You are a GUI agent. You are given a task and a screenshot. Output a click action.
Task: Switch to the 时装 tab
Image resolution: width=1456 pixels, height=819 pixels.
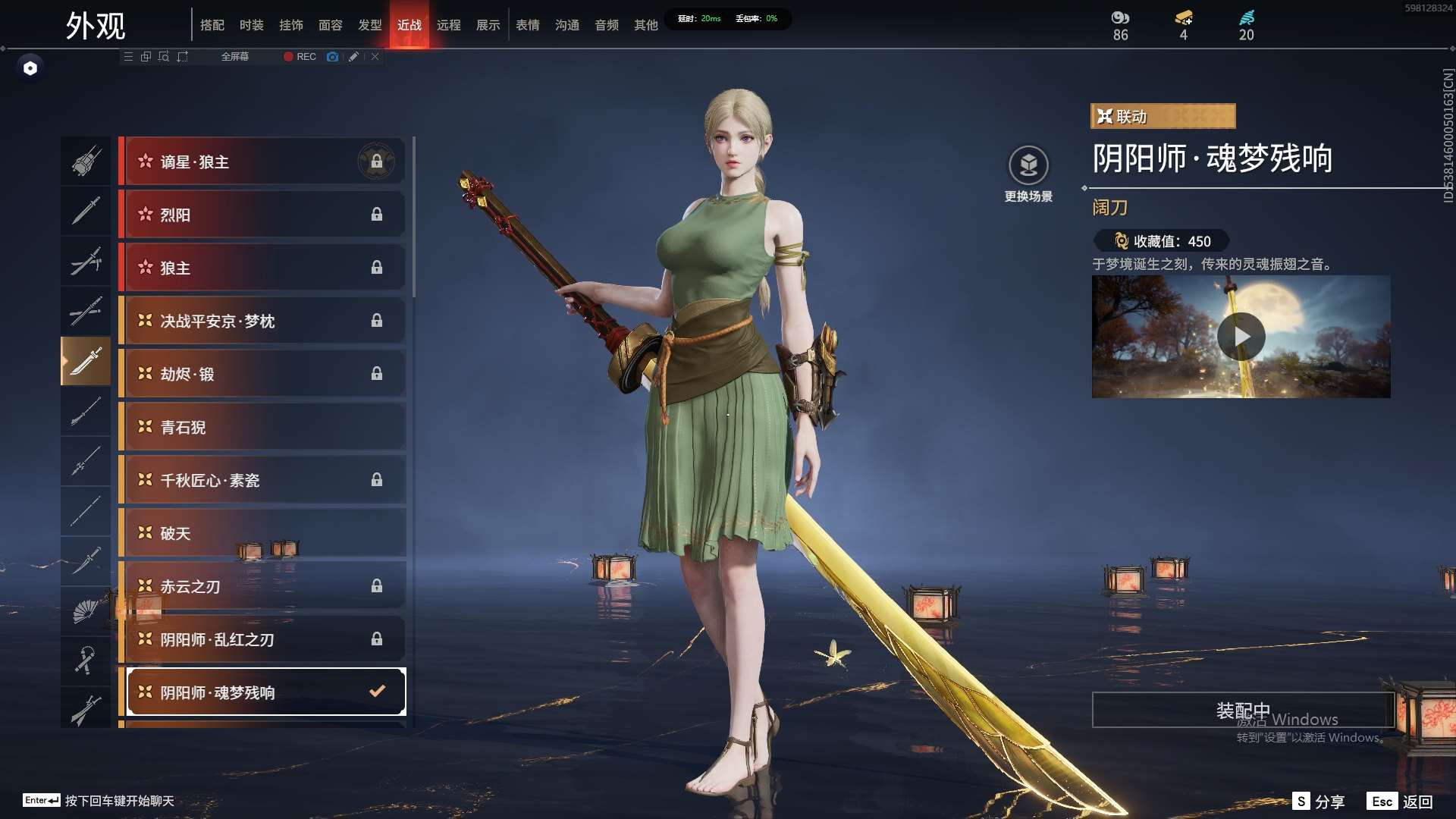(x=251, y=25)
